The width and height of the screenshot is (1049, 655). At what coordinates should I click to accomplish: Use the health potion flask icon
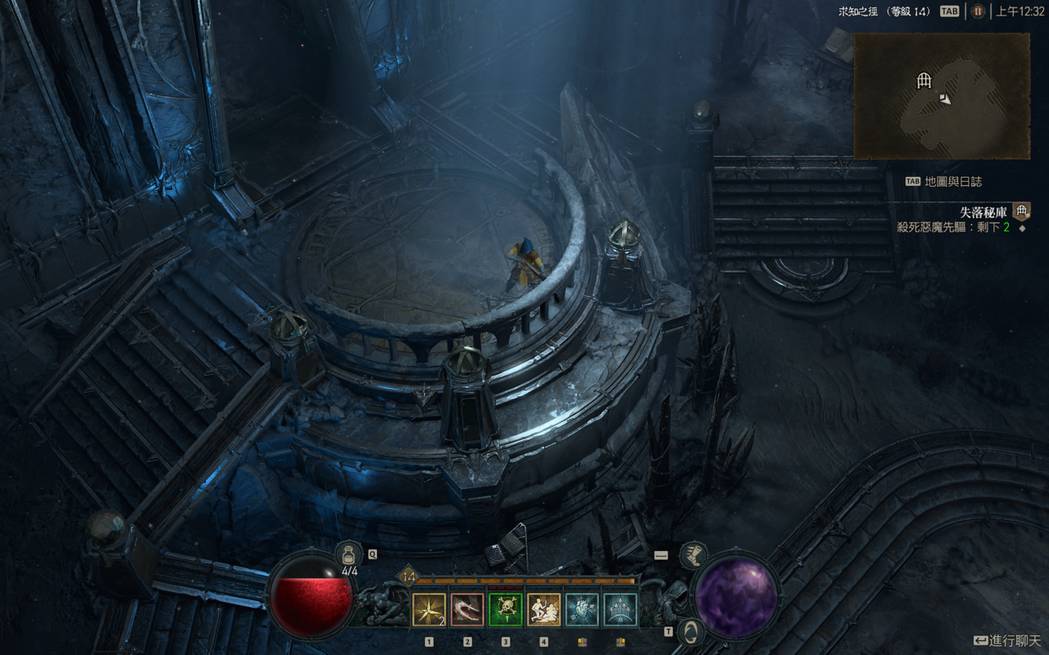(348, 554)
